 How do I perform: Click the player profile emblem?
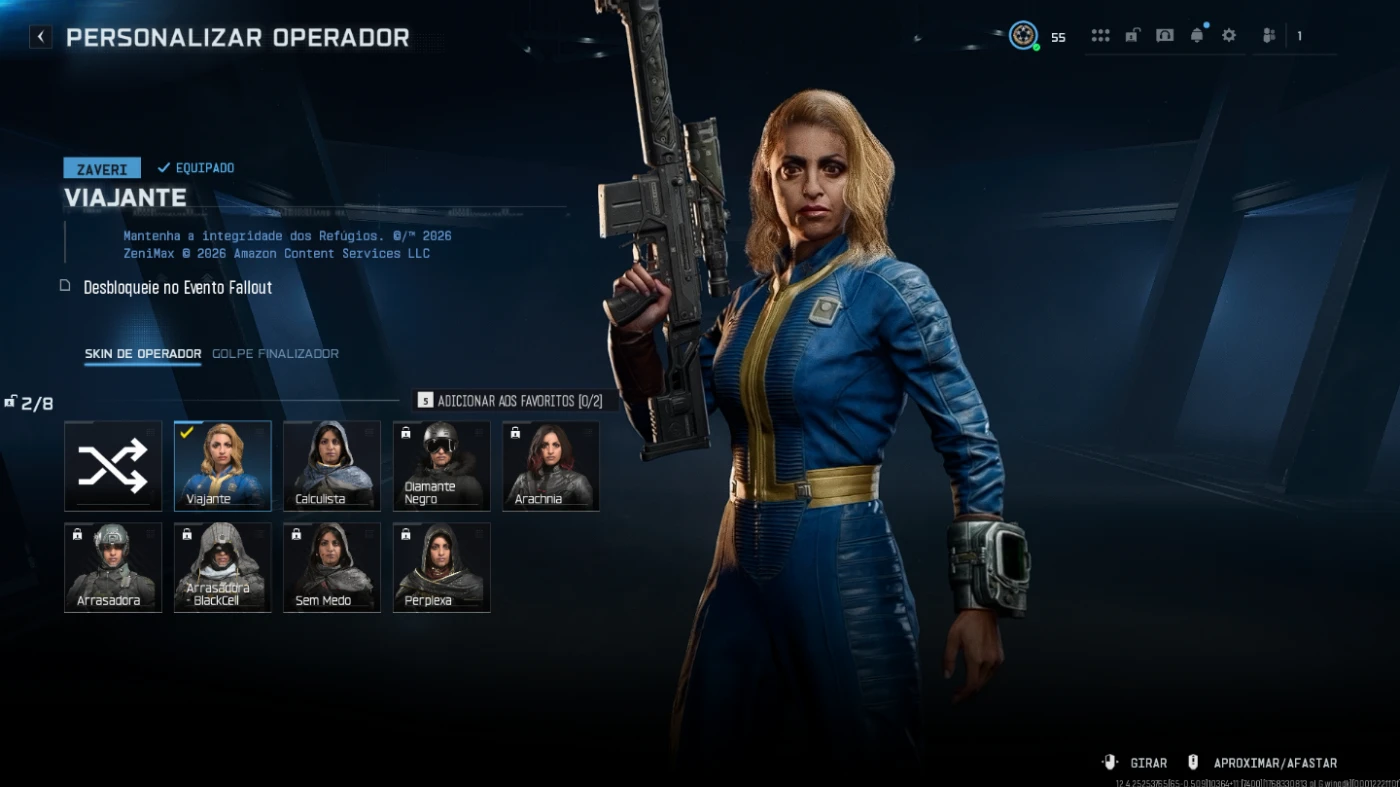point(1022,36)
